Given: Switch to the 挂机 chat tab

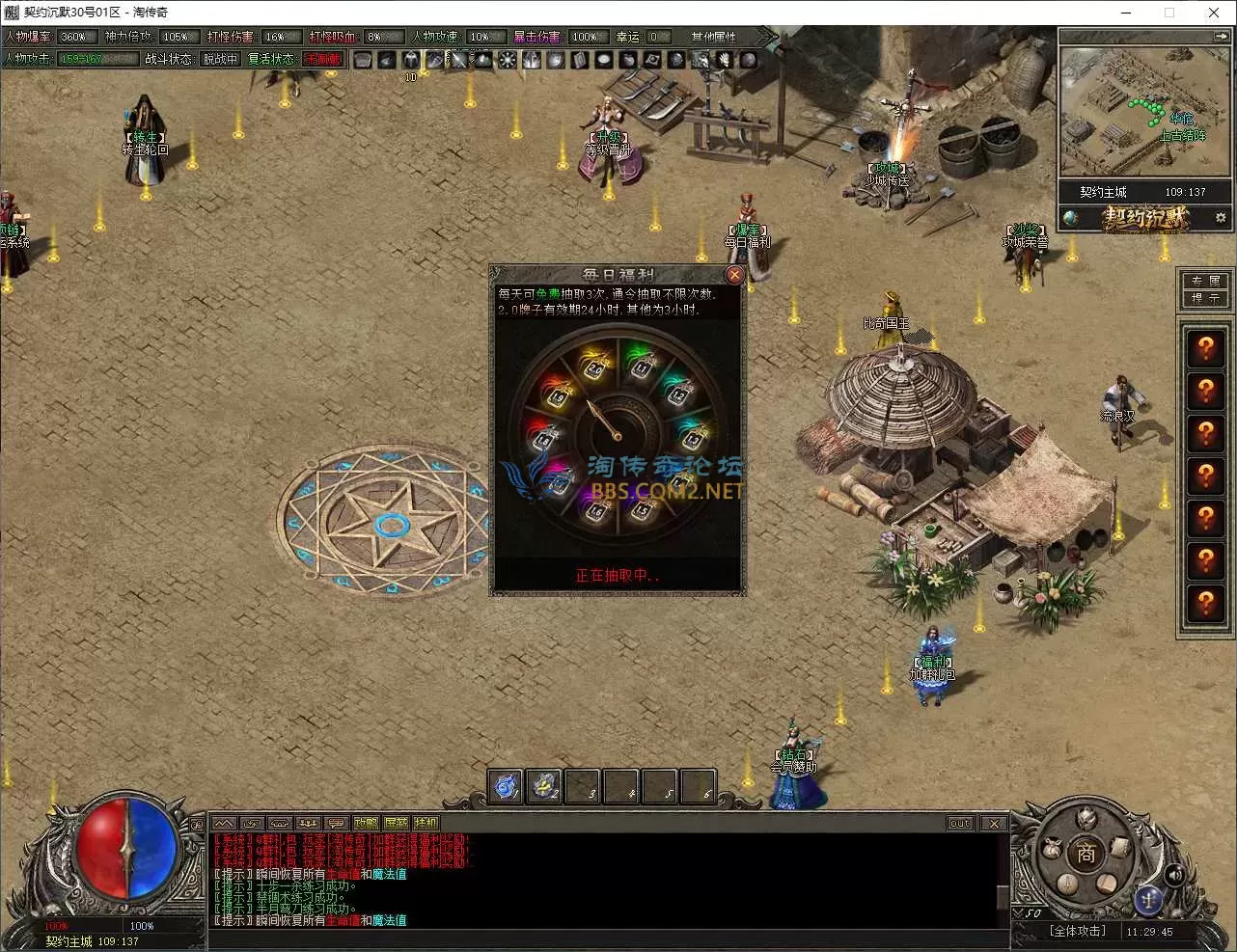Looking at the screenshot, I should point(426,823).
